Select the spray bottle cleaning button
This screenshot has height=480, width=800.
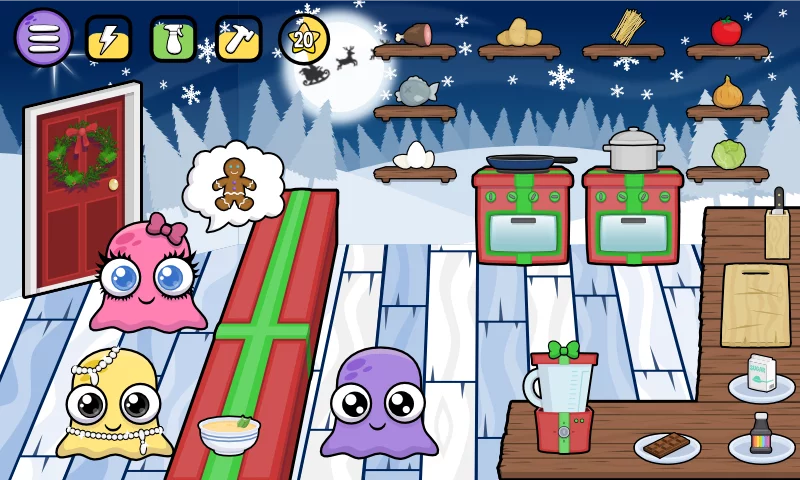(173, 39)
